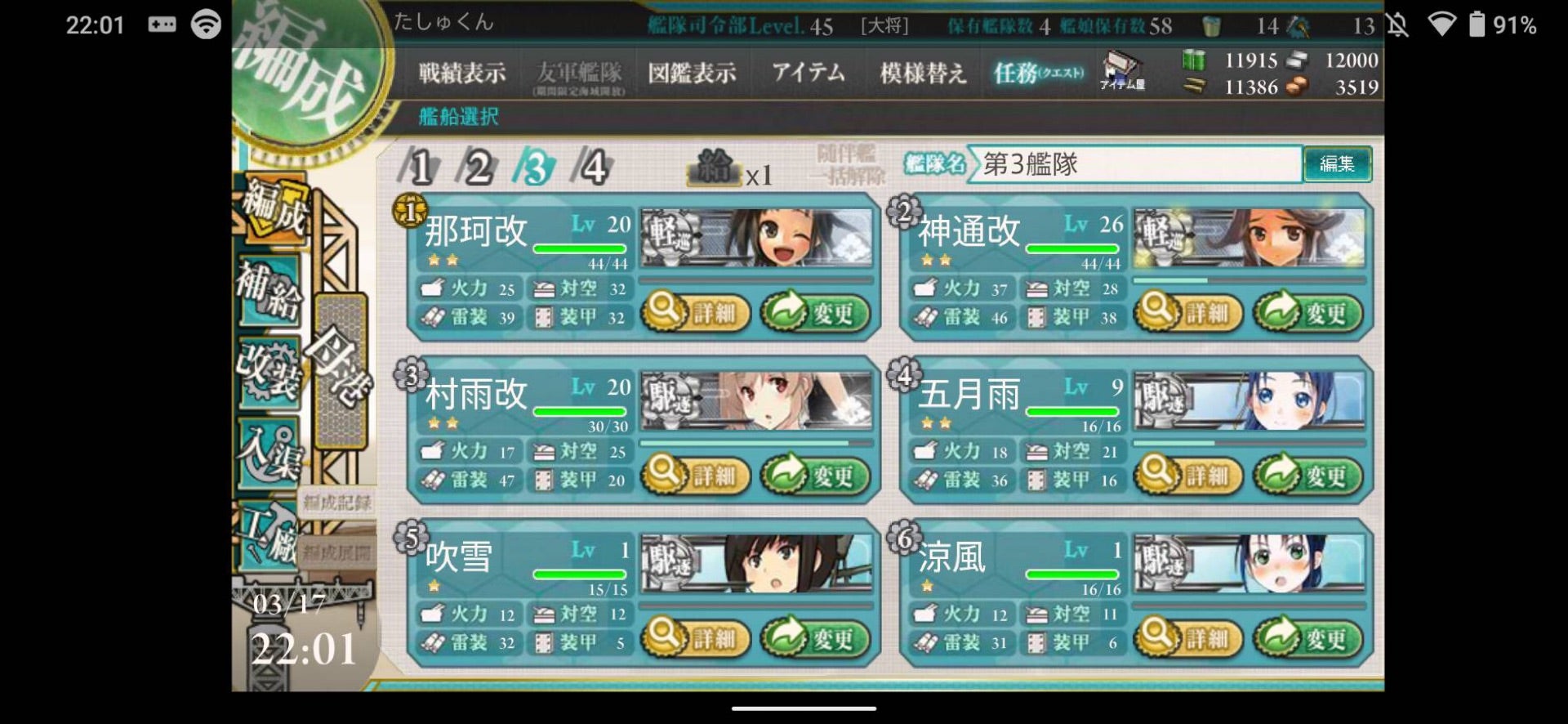Viewport: 1568px width, 724px height.
Task: Change the ship in 神通改's slot
Action: (1307, 312)
